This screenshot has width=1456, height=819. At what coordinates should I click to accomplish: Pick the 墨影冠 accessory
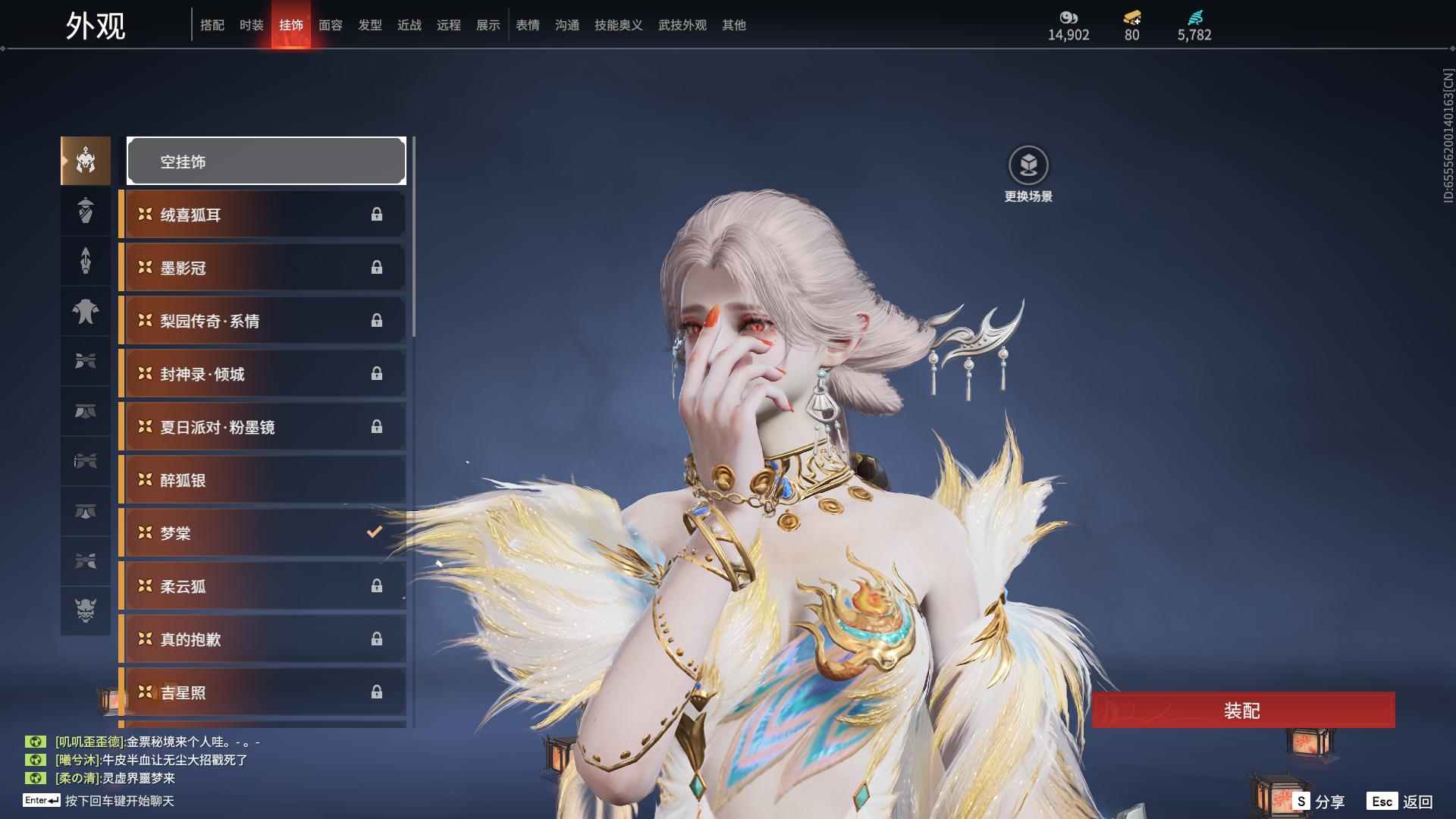262,268
